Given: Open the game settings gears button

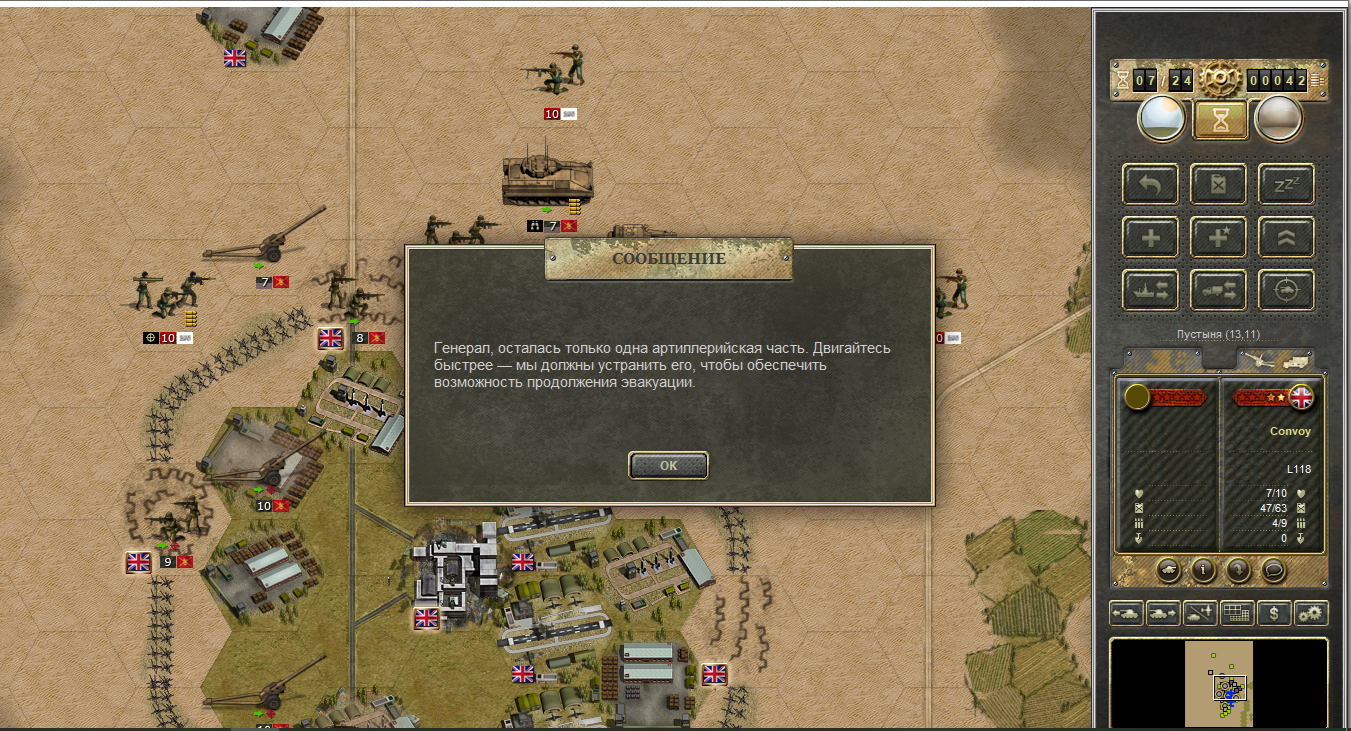Looking at the screenshot, I should pos(1310,613).
